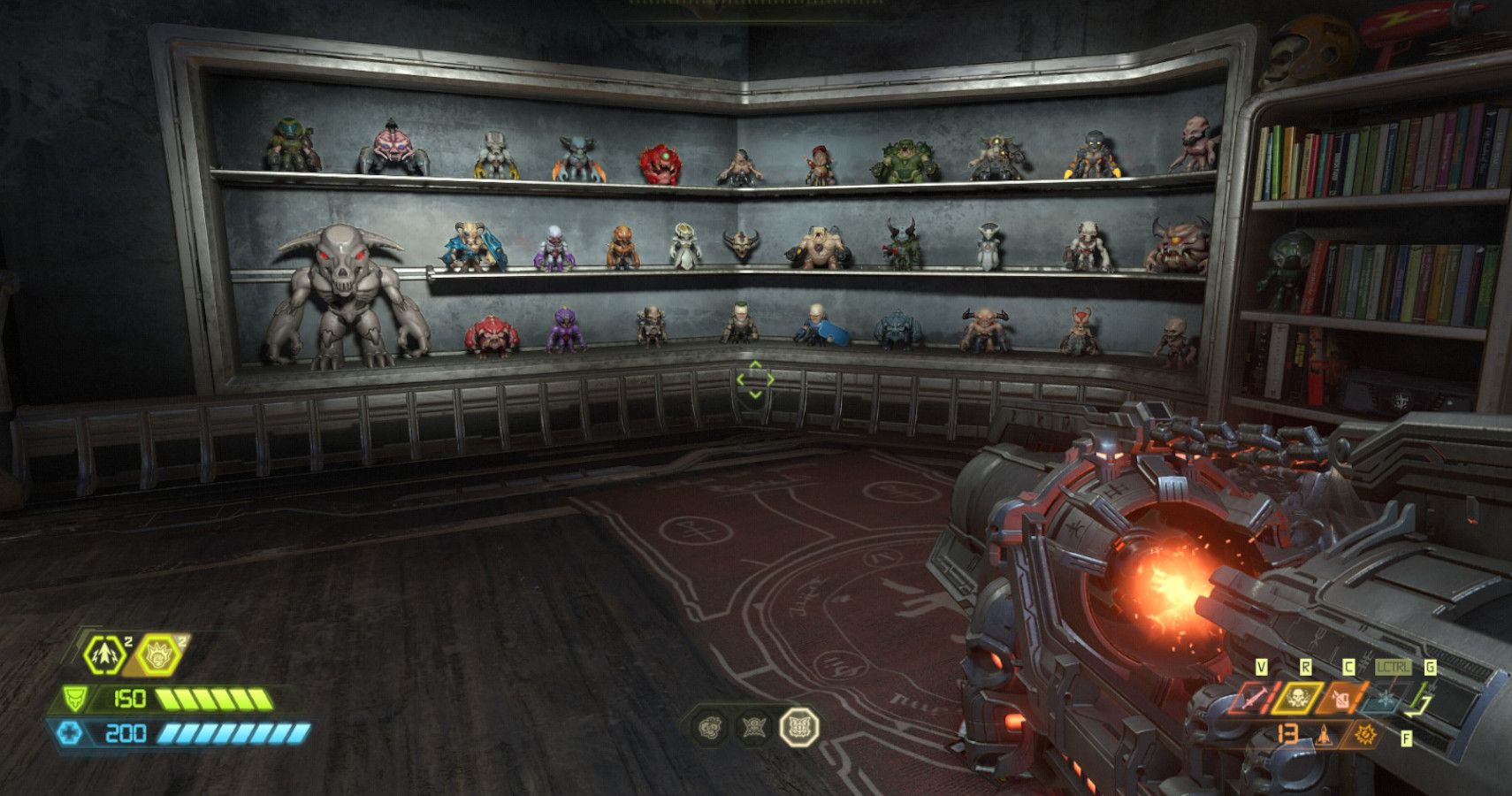The width and height of the screenshot is (1512, 796).
Task: Select the leftmost swirl rune icon
Action: (x=711, y=728)
